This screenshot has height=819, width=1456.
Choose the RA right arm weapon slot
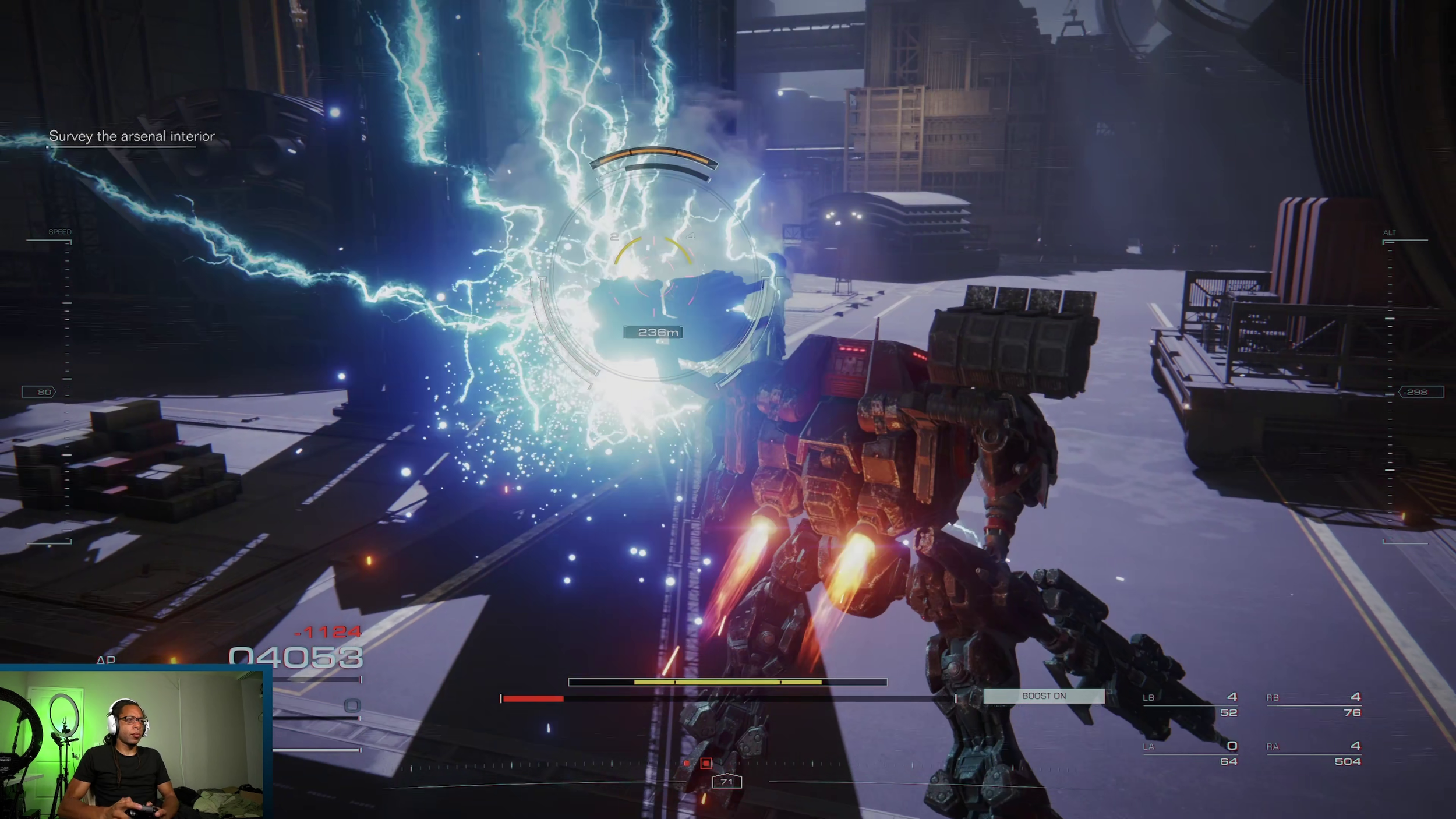(1314, 754)
